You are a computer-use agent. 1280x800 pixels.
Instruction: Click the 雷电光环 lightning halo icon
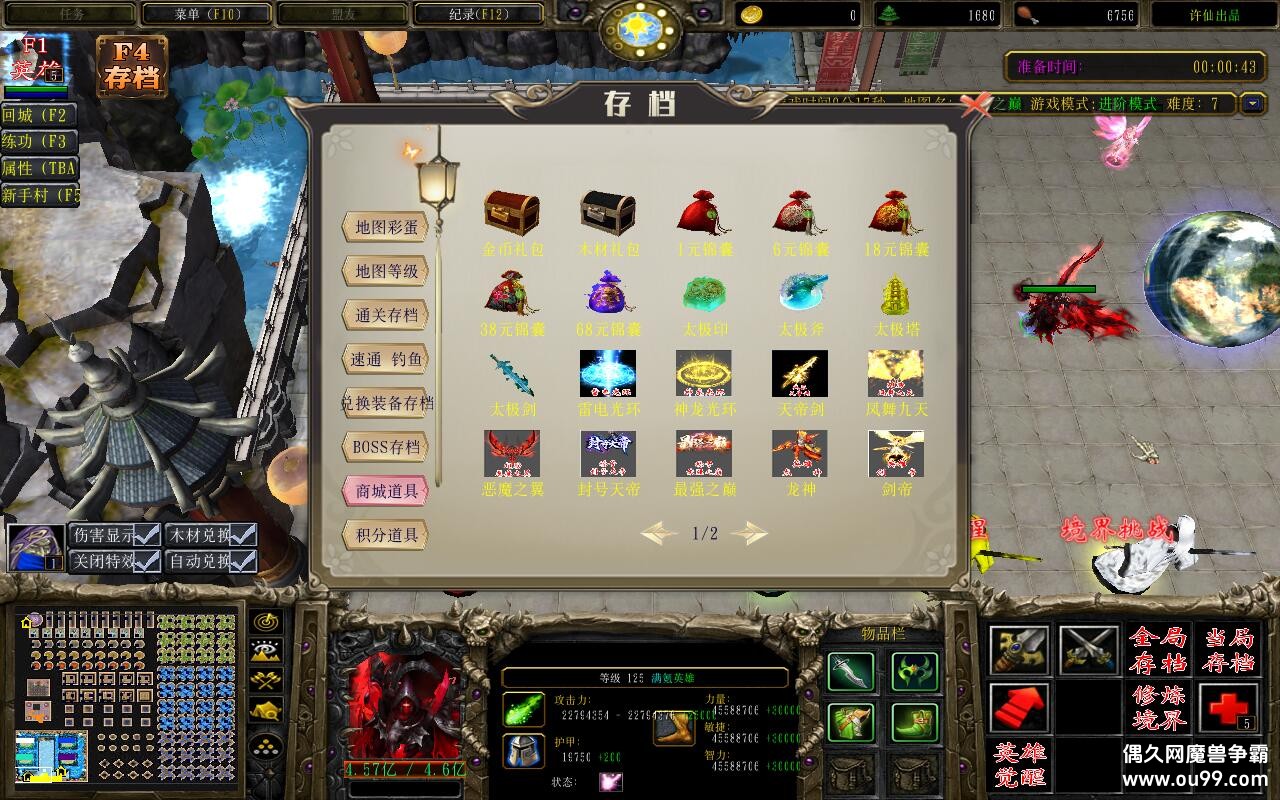608,372
